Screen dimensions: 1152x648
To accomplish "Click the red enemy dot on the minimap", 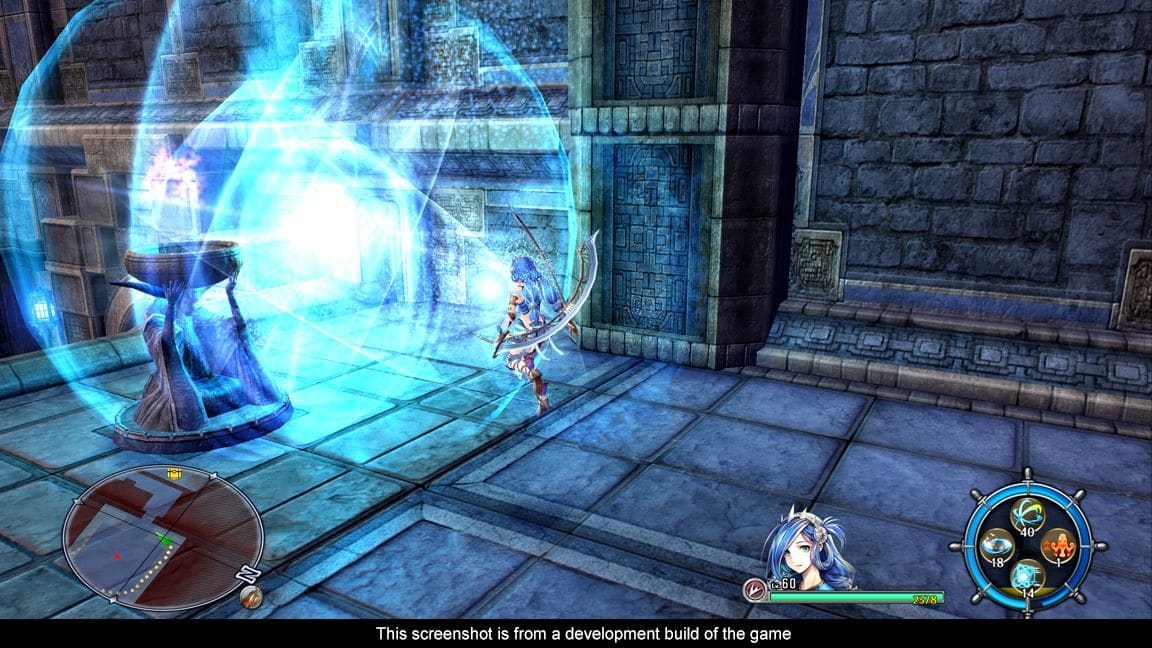I will 117,556.
